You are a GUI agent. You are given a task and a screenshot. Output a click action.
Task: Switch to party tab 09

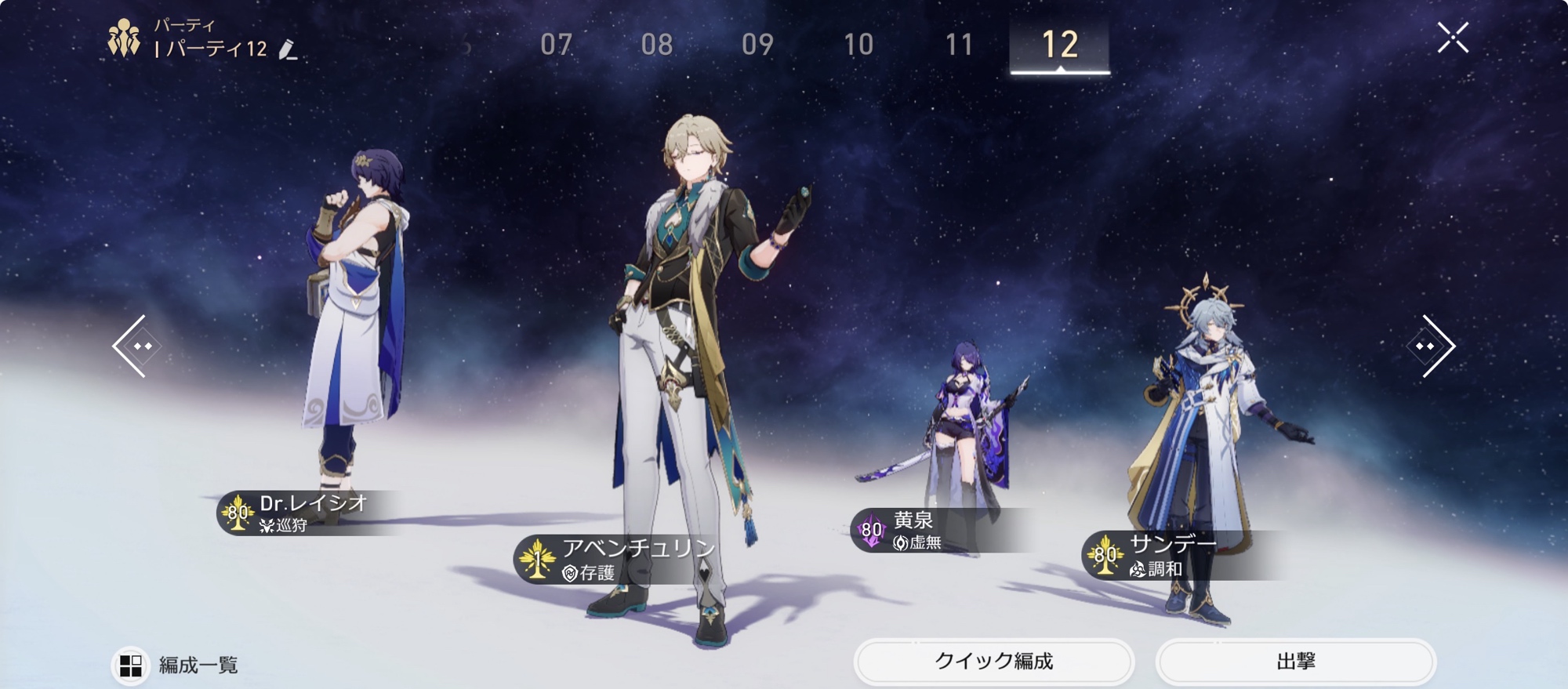point(757,45)
